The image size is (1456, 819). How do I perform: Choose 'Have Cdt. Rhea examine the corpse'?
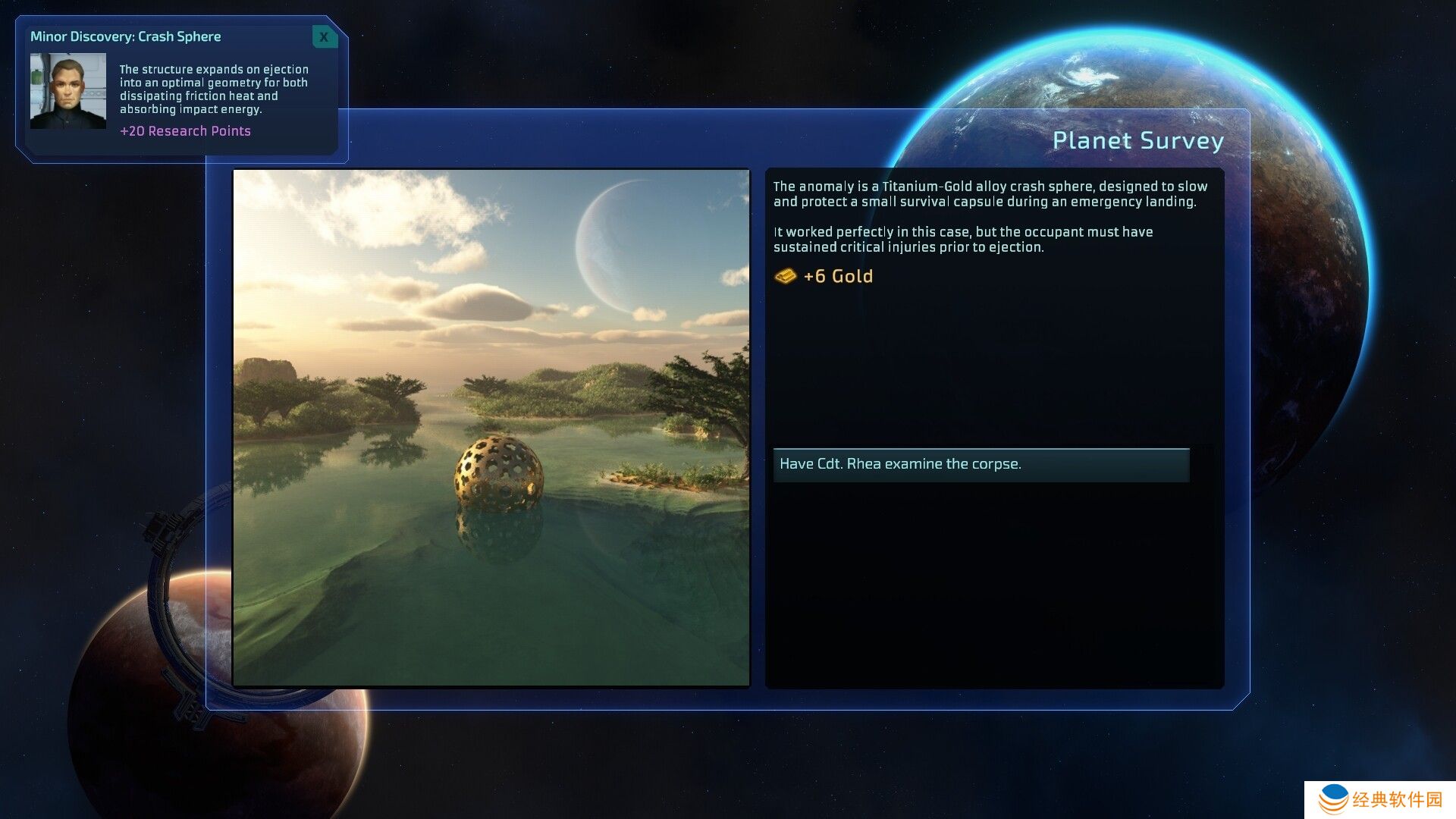981,464
